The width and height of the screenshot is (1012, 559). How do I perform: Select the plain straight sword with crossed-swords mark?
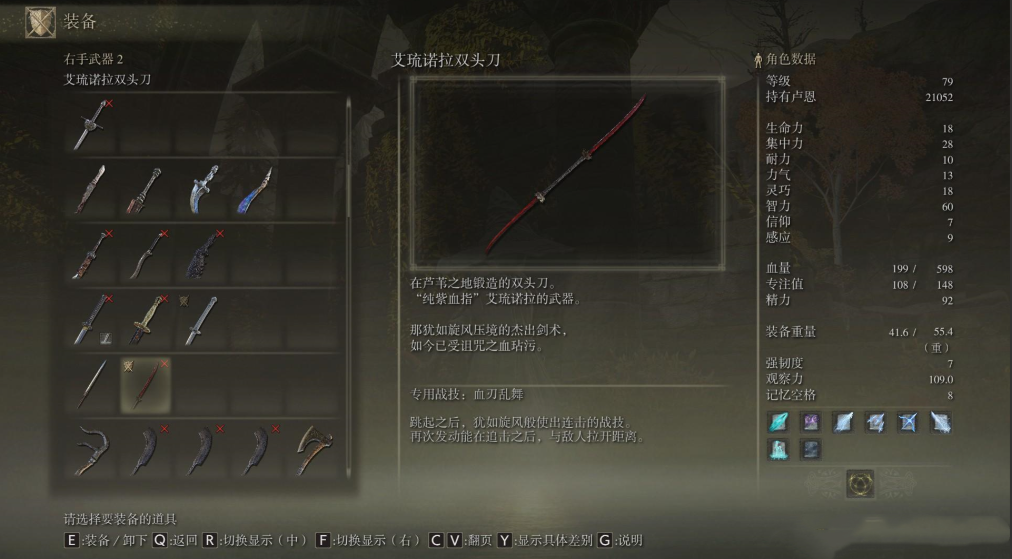pos(200,319)
